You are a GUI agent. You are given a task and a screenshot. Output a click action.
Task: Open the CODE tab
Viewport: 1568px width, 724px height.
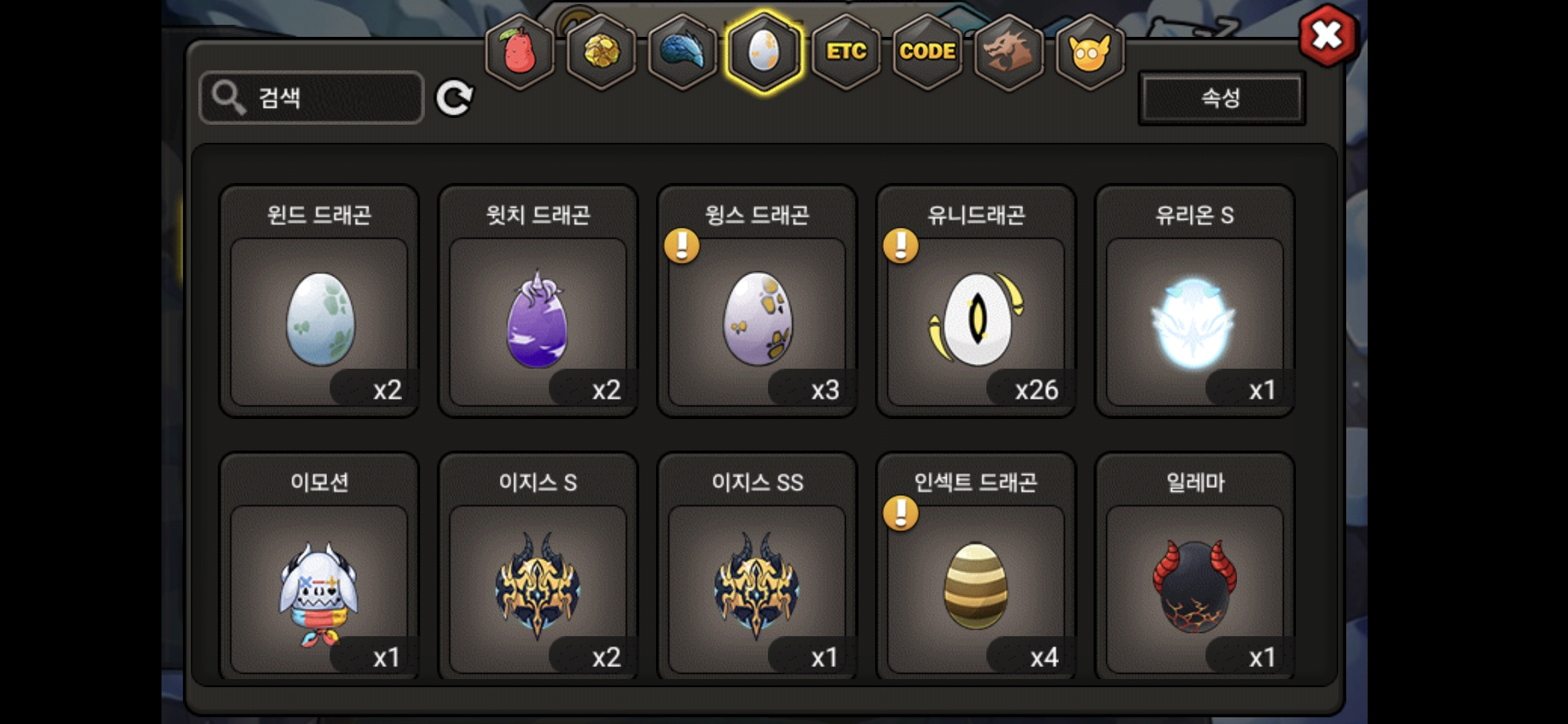927,52
